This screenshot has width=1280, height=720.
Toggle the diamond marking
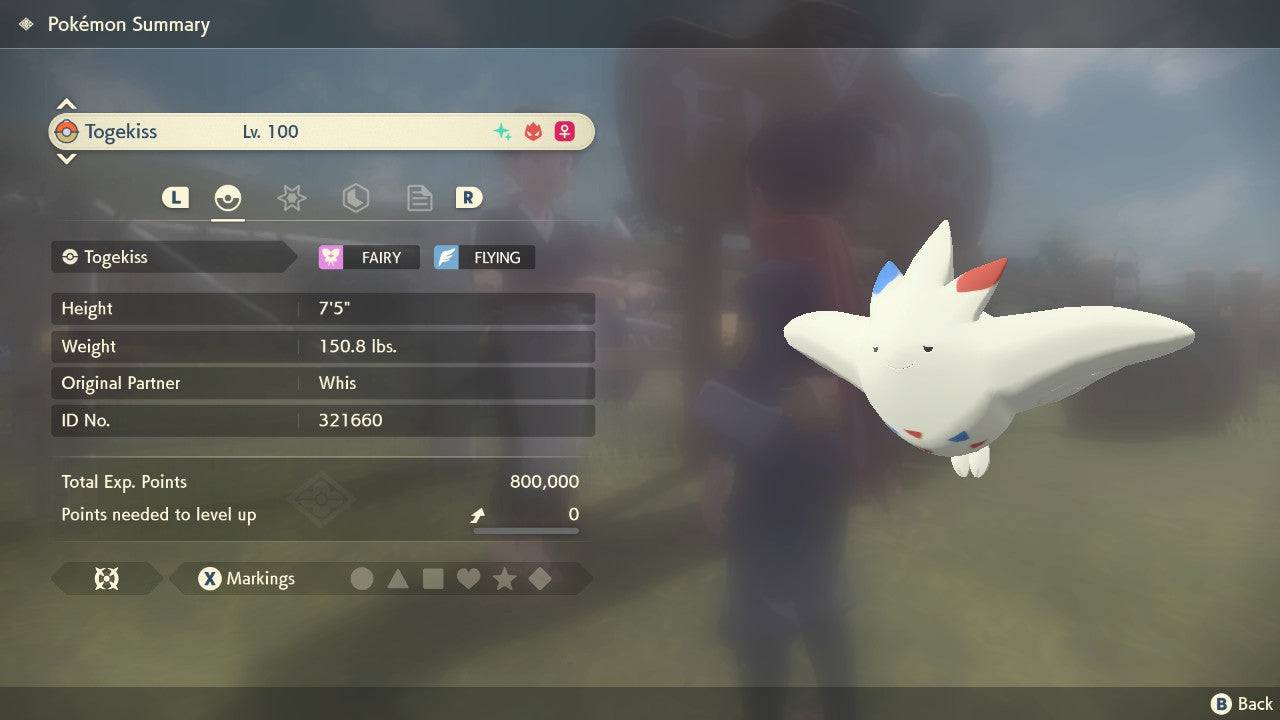point(540,579)
